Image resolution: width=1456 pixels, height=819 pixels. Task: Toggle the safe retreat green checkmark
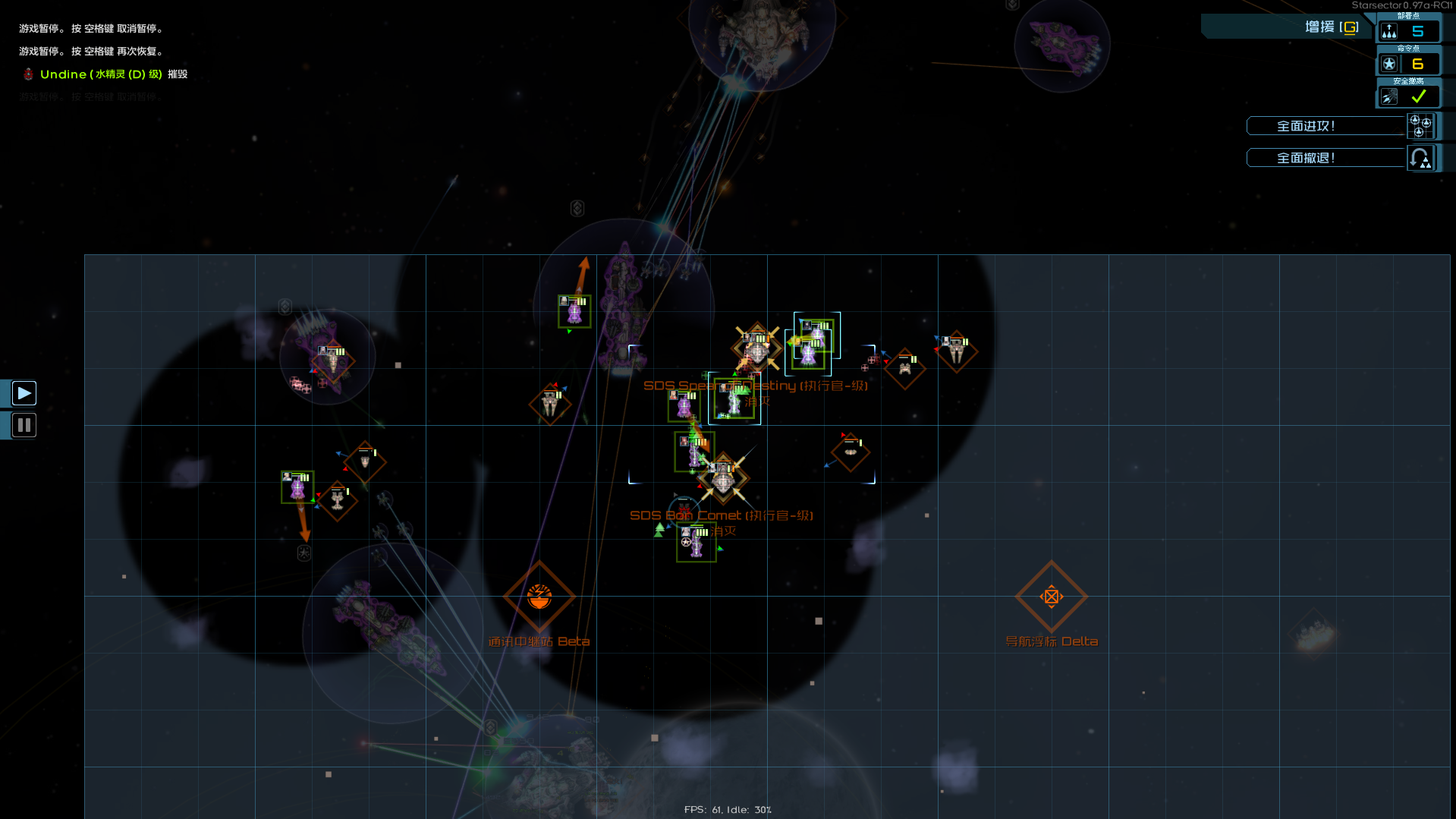[x=1418, y=96]
